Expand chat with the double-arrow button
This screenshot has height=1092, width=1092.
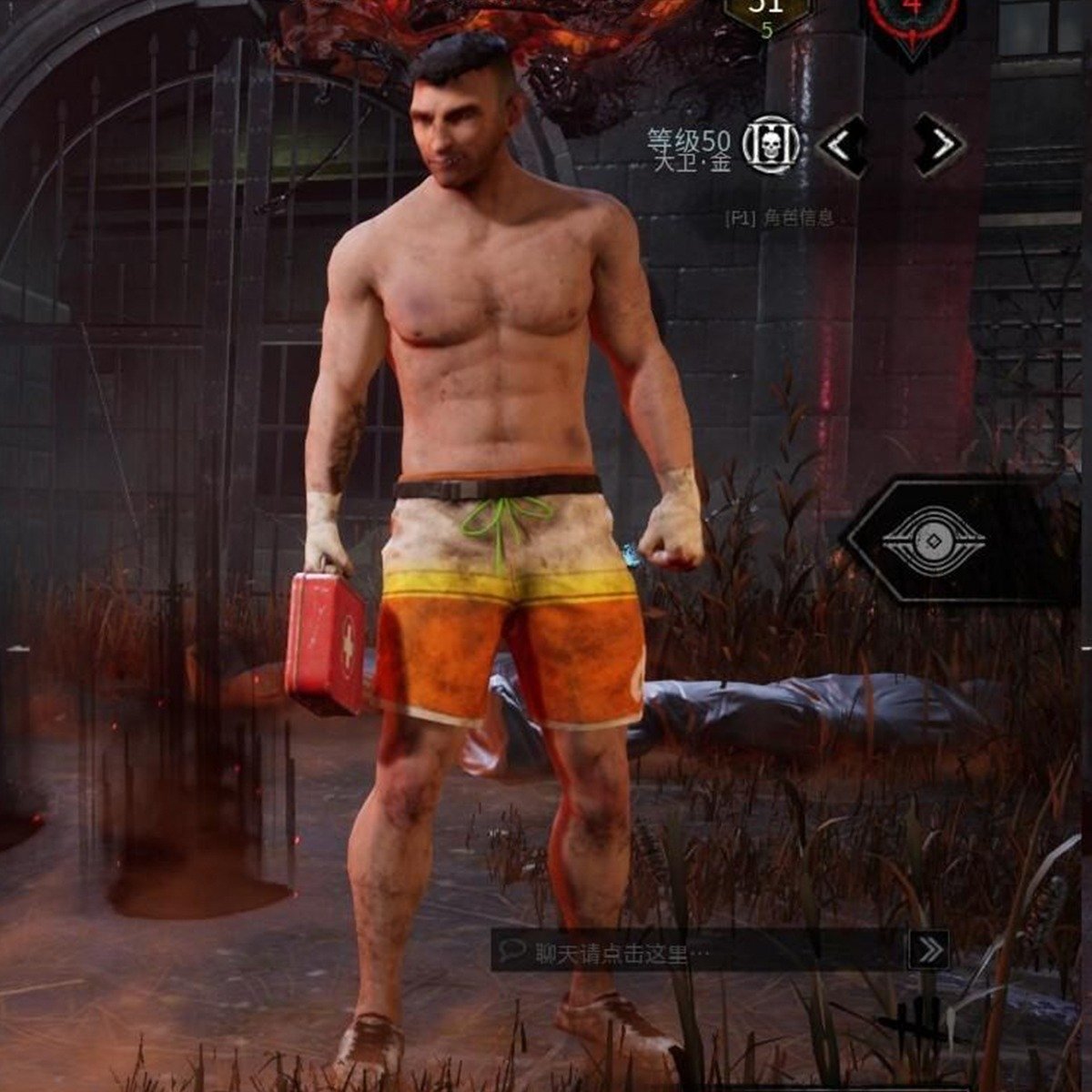pos(929,951)
